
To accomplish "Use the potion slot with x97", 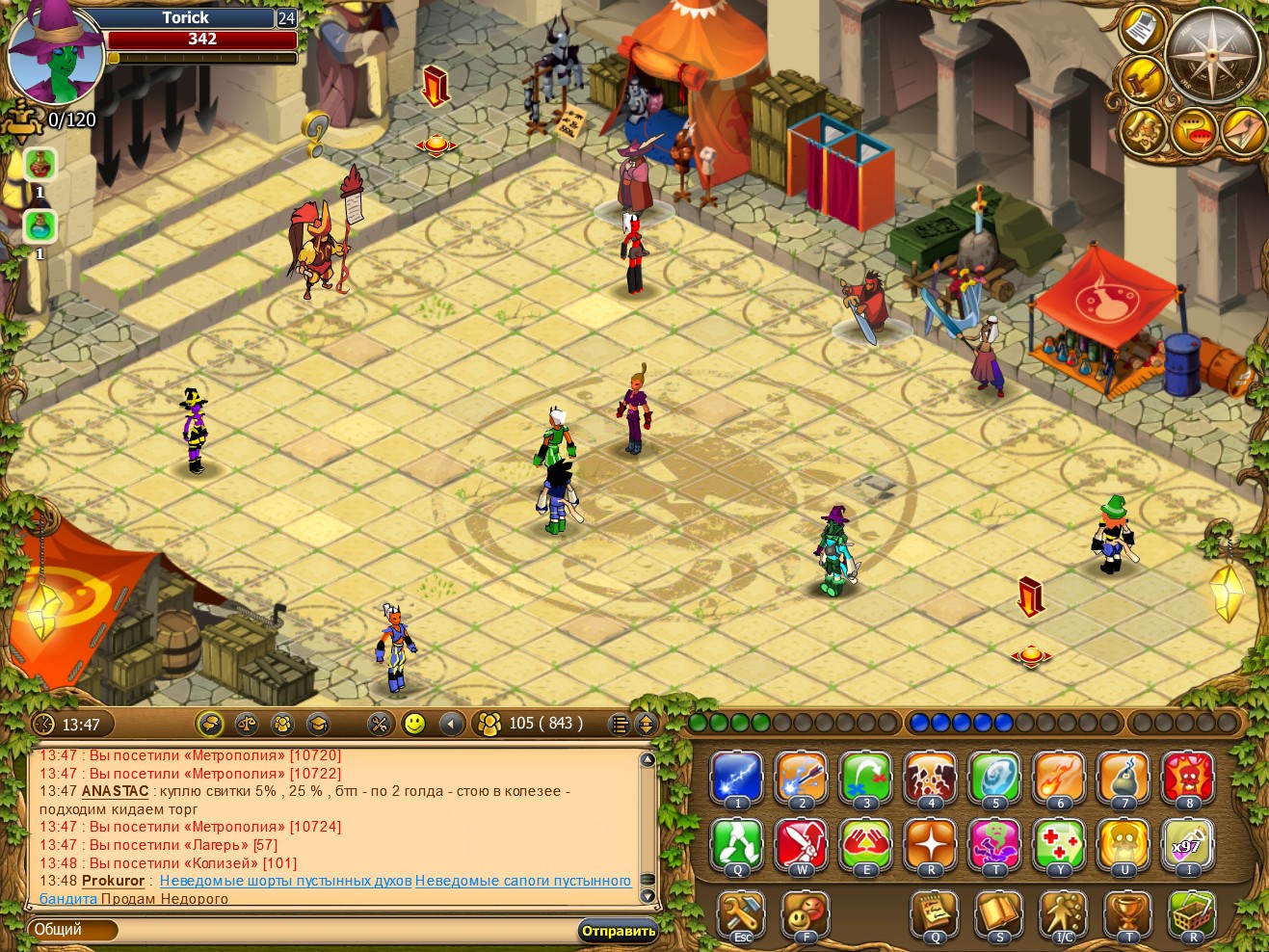I will click(1188, 844).
